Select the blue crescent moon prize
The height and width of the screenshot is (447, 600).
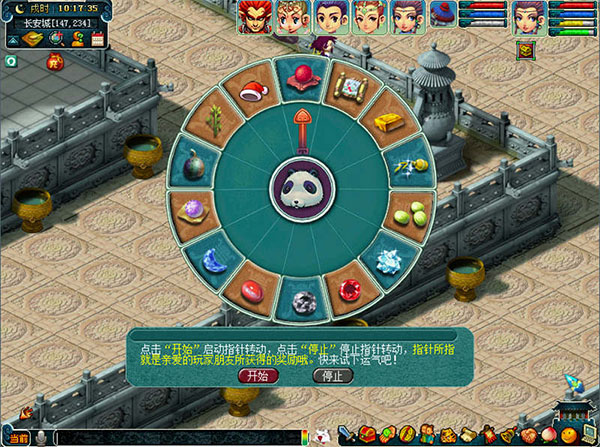(x=215, y=260)
